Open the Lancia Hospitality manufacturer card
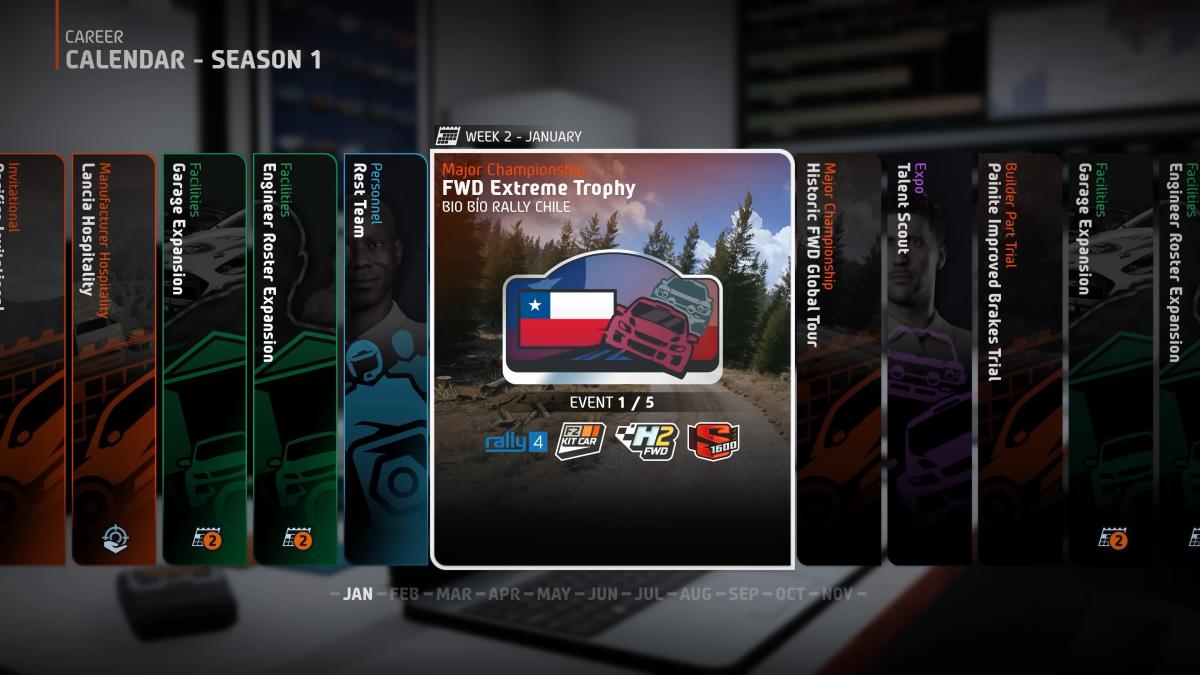Screen dimensions: 1200x675 114,358
